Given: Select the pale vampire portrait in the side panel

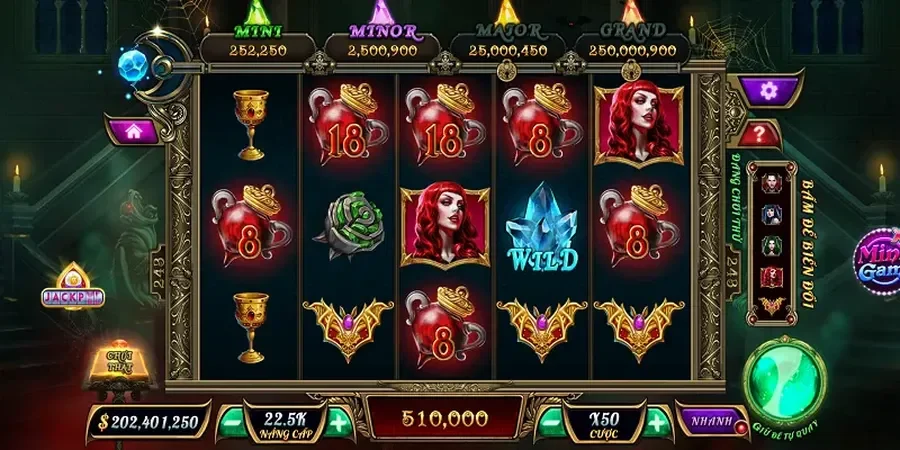Looking at the screenshot, I should [x=772, y=183].
